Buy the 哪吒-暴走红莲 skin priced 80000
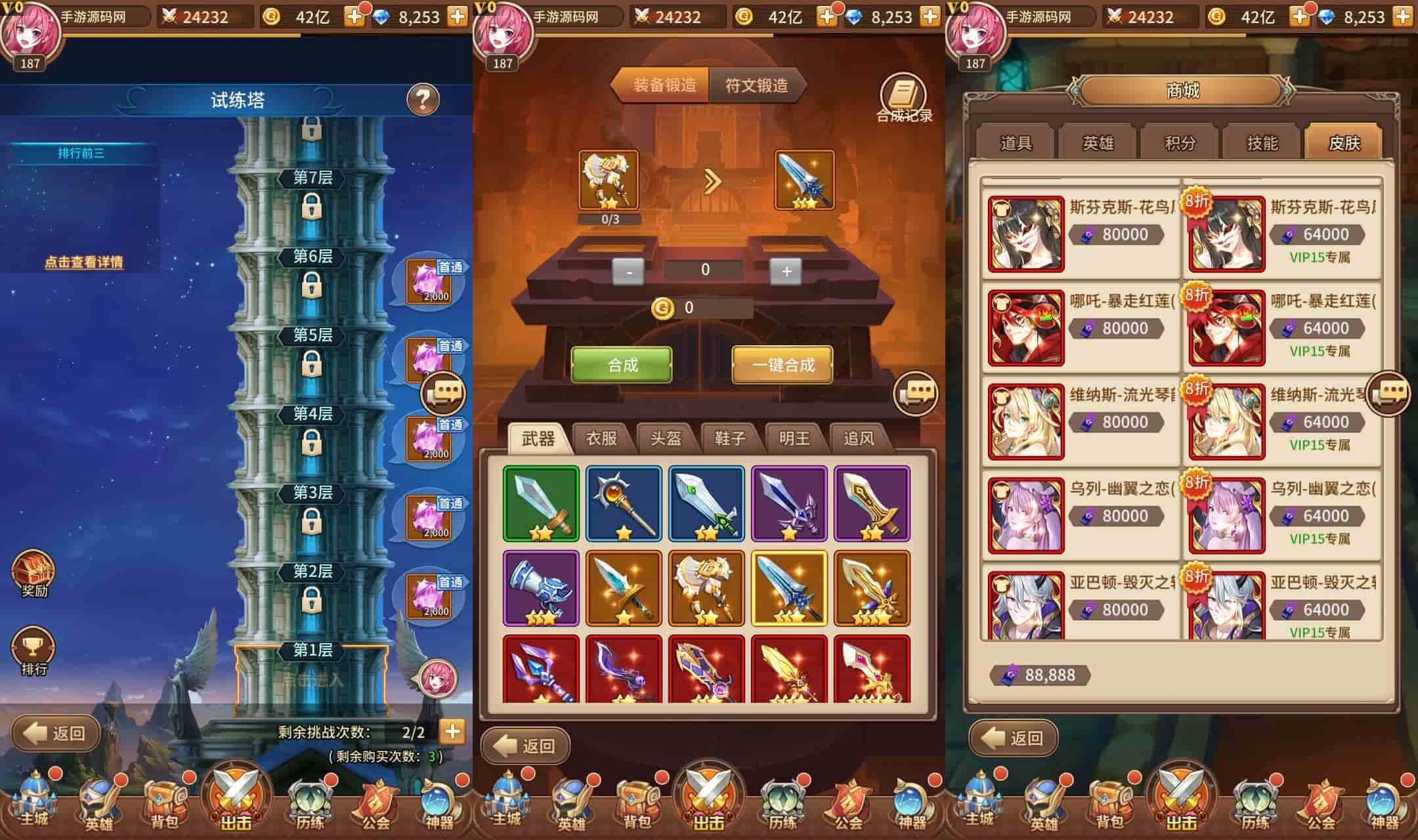Viewport: 1418px width, 840px height. (x=1084, y=327)
